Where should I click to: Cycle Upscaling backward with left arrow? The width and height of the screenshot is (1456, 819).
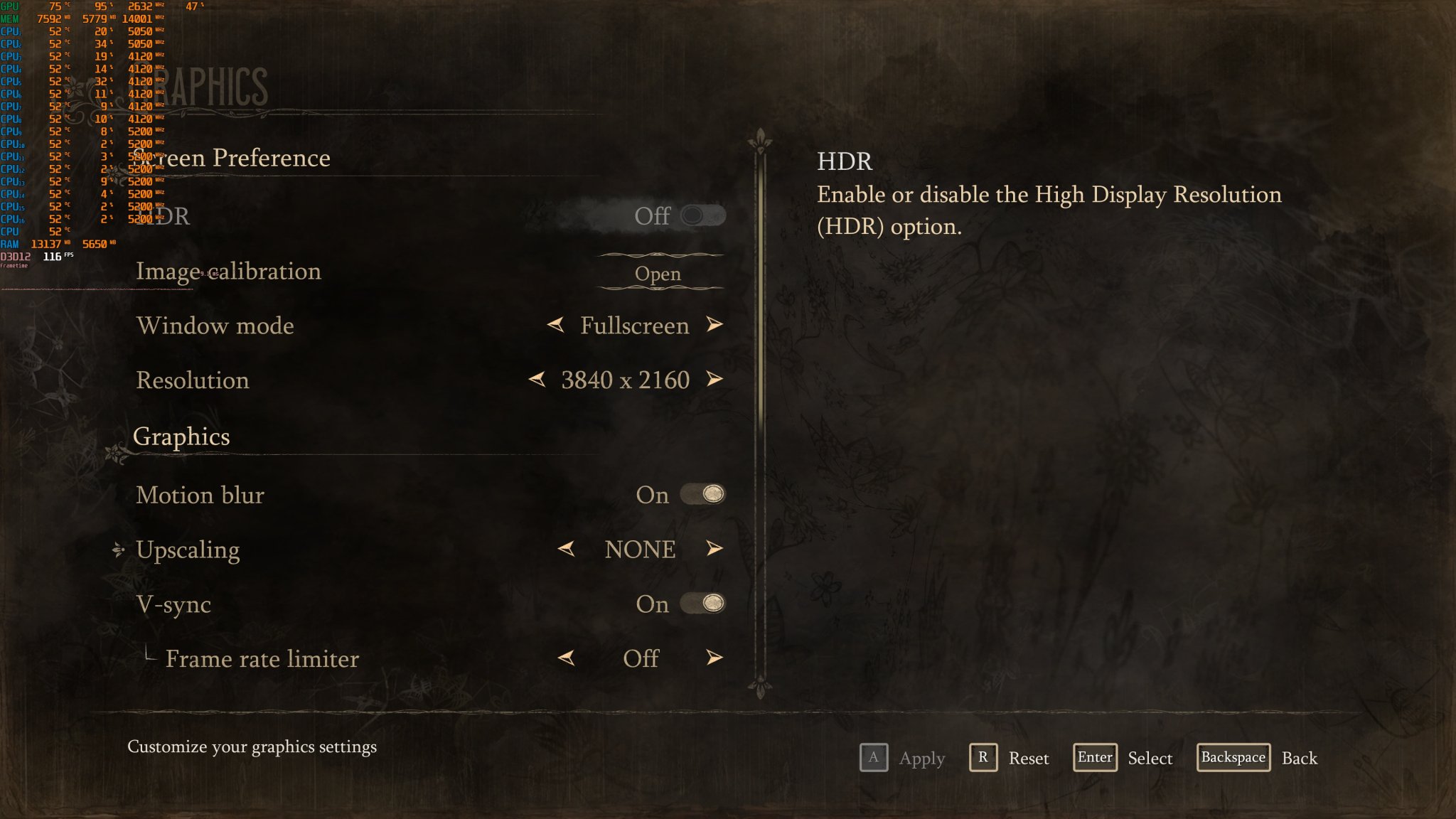coord(567,549)
